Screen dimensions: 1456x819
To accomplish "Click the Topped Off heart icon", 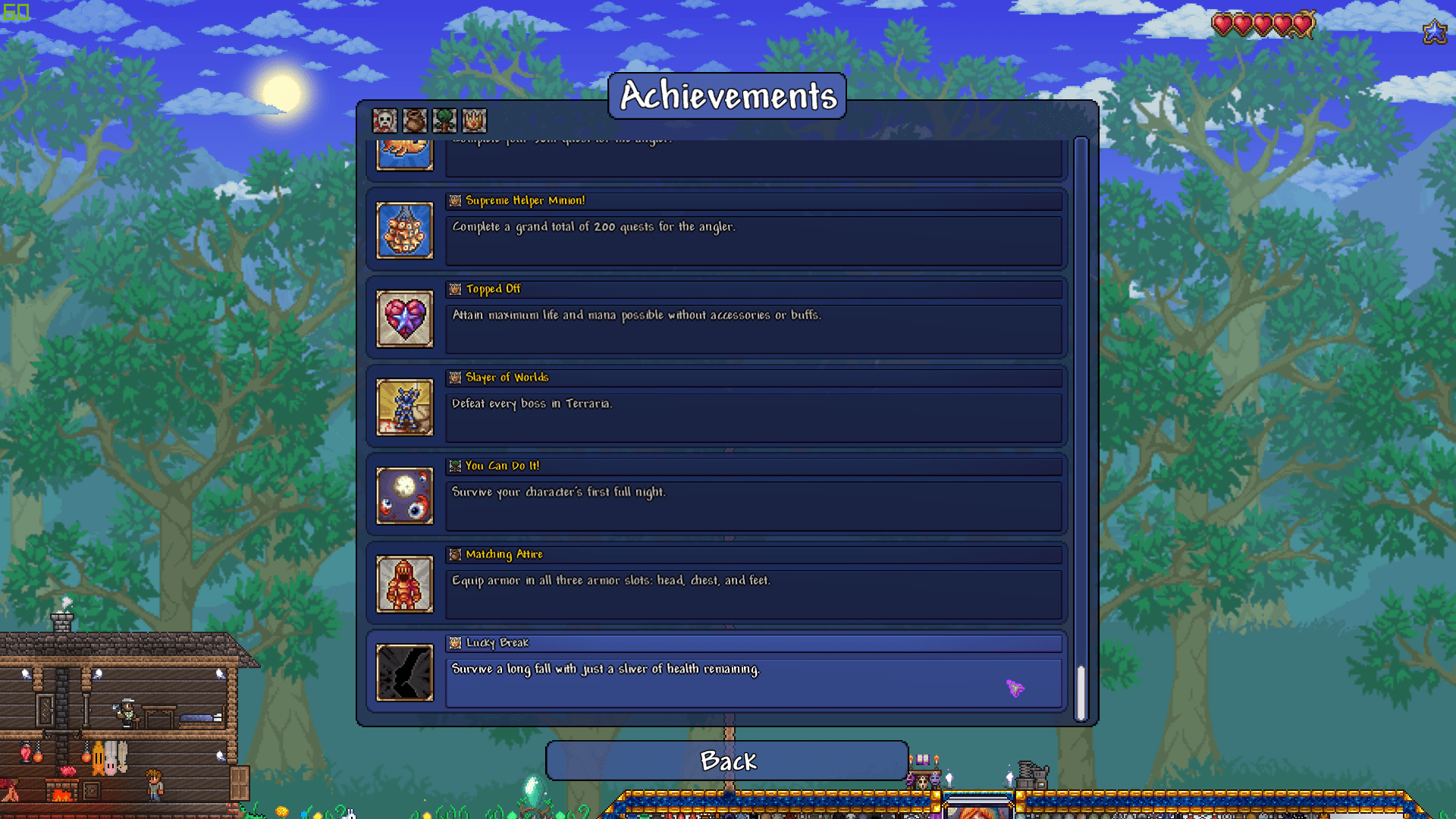I will [404, 318].
